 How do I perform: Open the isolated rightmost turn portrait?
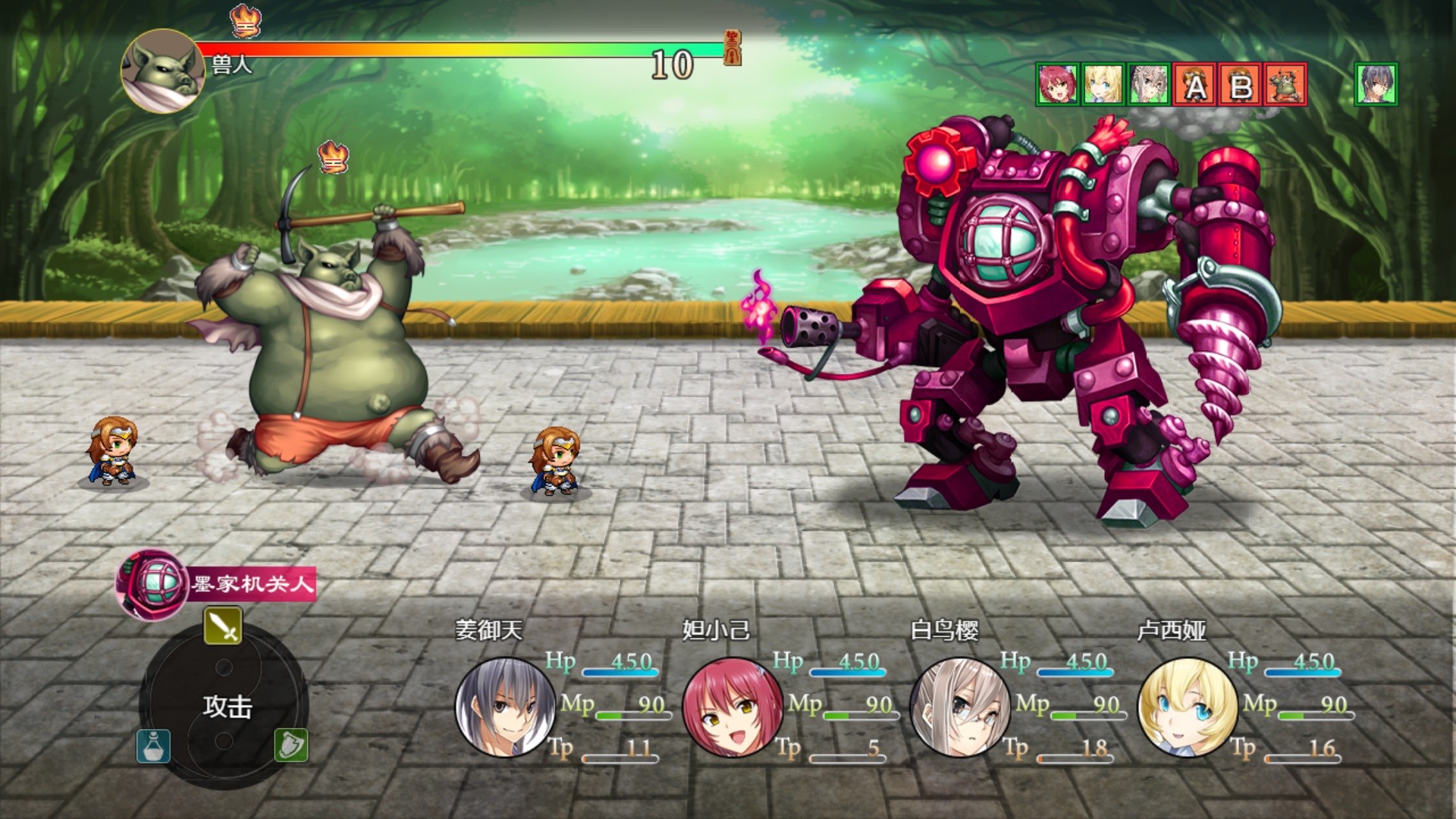point(1379,86)
